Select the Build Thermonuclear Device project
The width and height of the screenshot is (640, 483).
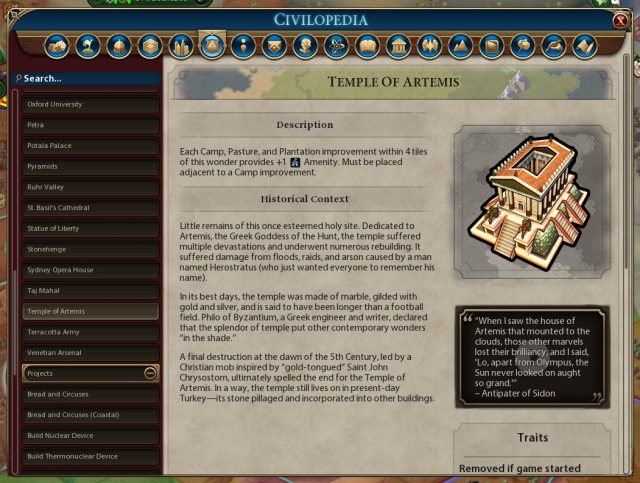click(x=91, y=456)
